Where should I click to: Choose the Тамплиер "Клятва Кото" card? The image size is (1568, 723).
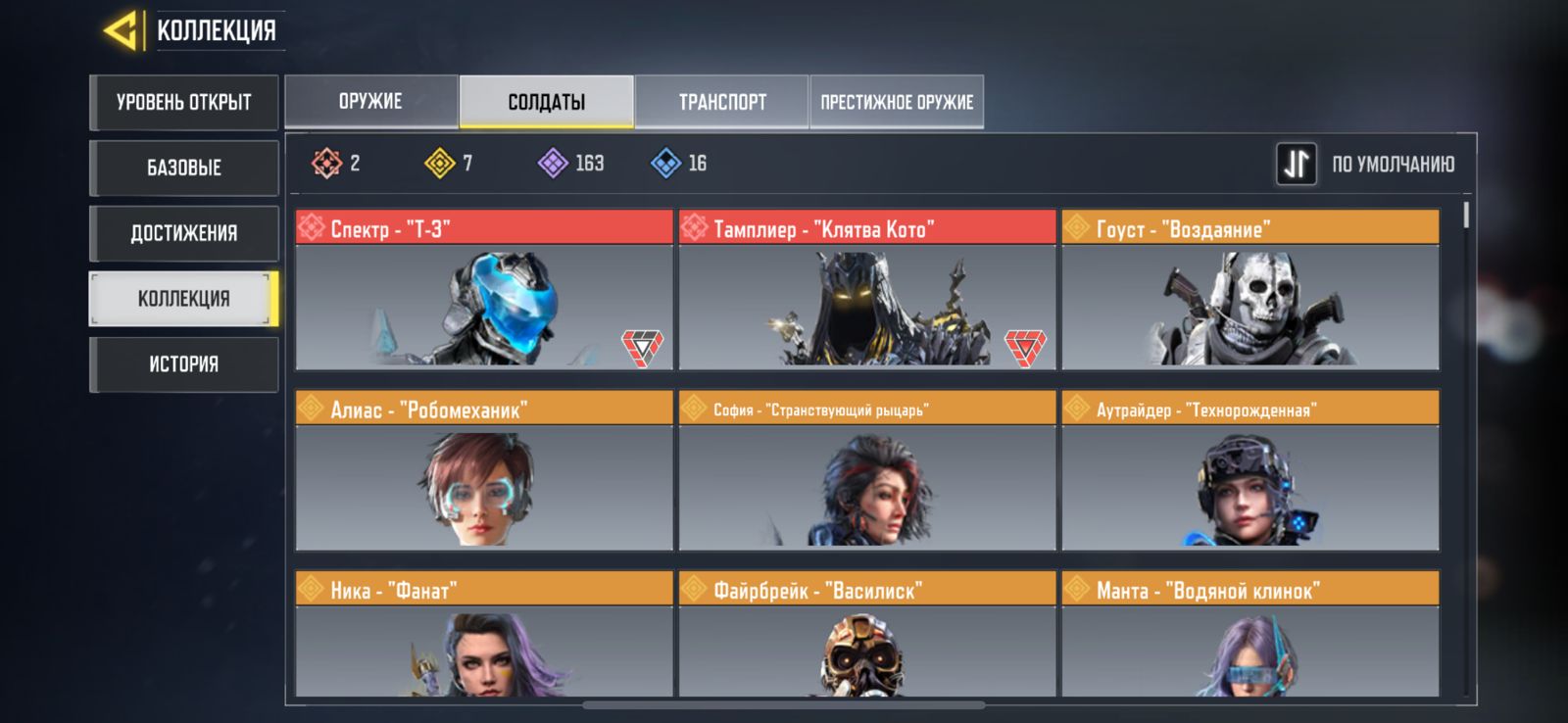(x=866, y=290)
